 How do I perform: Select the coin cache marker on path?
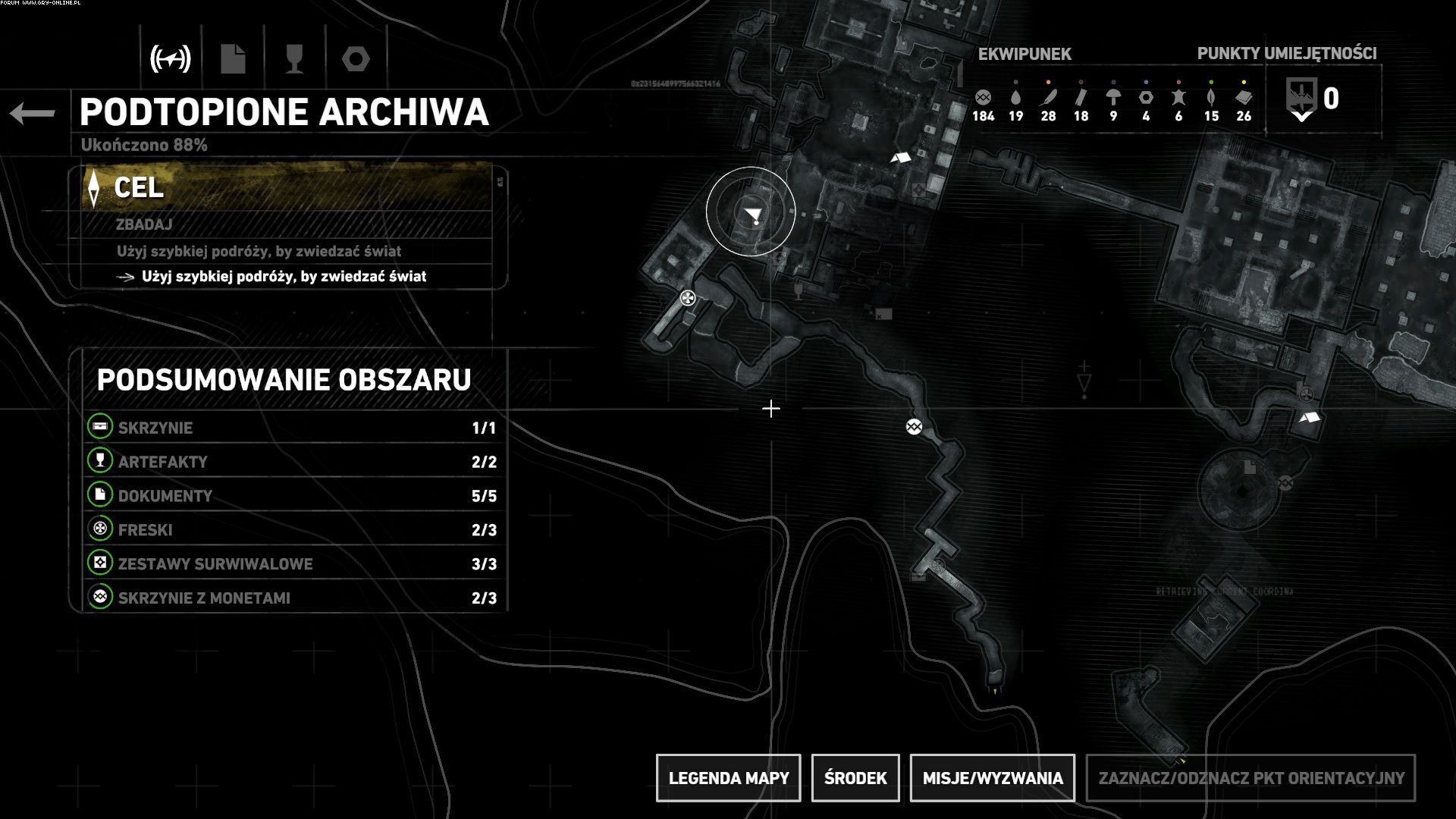pos(914,427)
